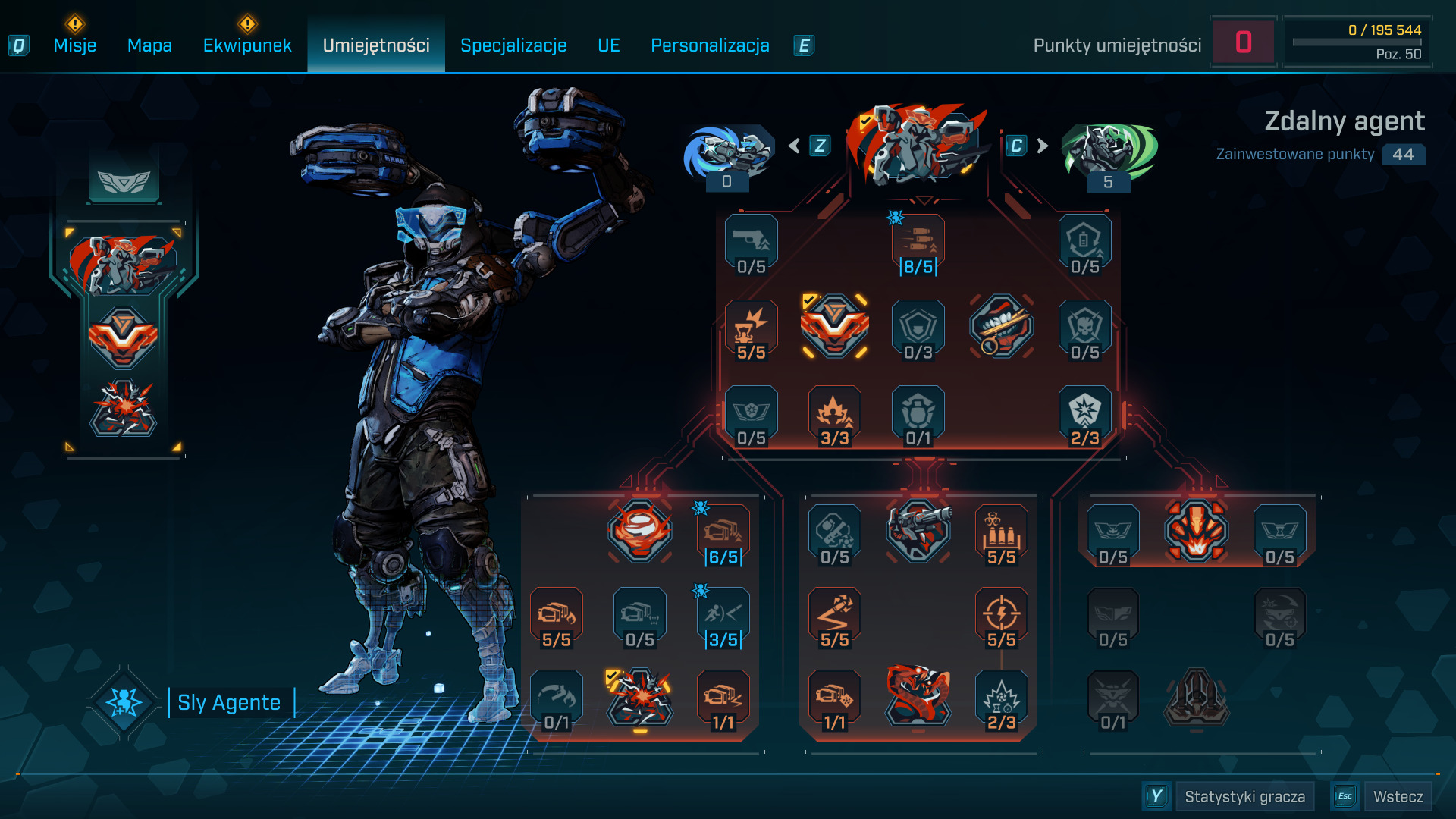This screenshot has width=1456, height=819.
Task: Switch to the Mapa tab
Action: point(149,45)
